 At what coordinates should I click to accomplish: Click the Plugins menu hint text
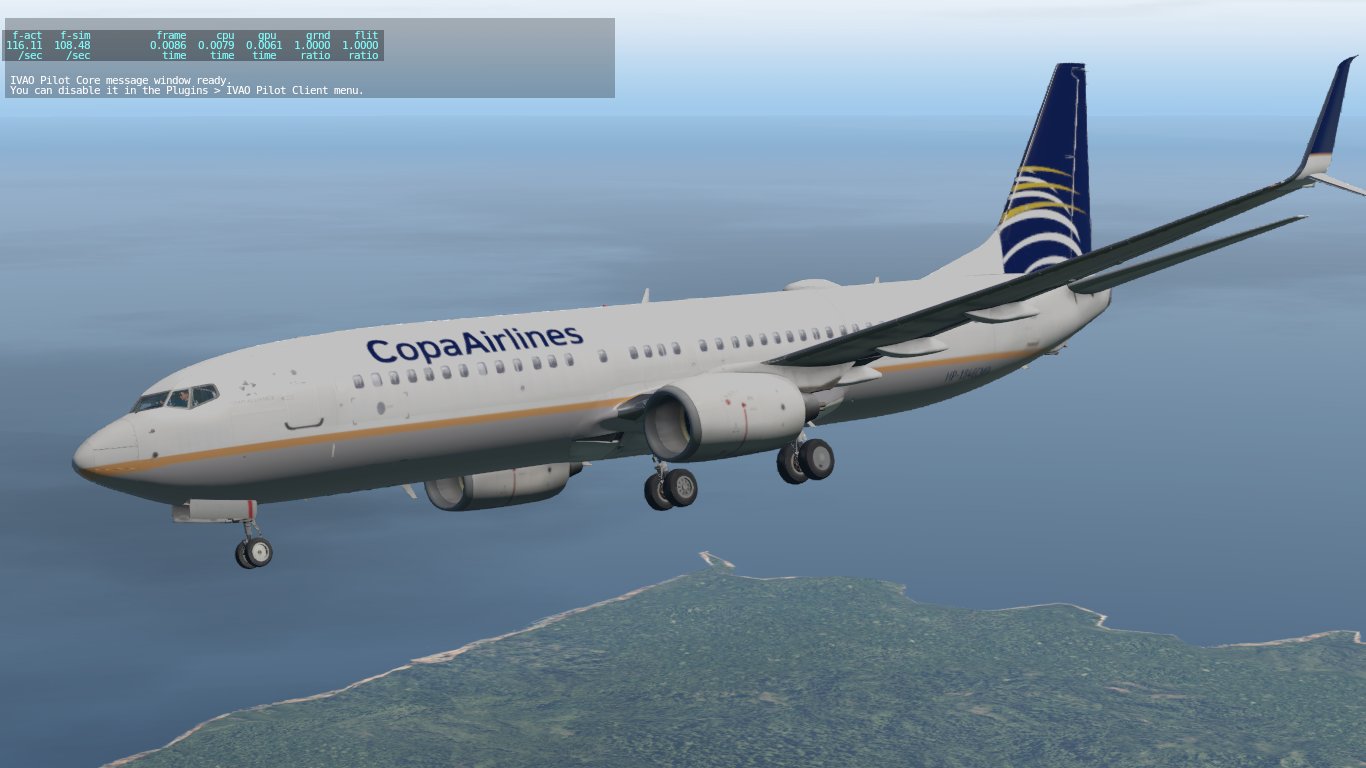pyautogui.click(x=186, y=90)
